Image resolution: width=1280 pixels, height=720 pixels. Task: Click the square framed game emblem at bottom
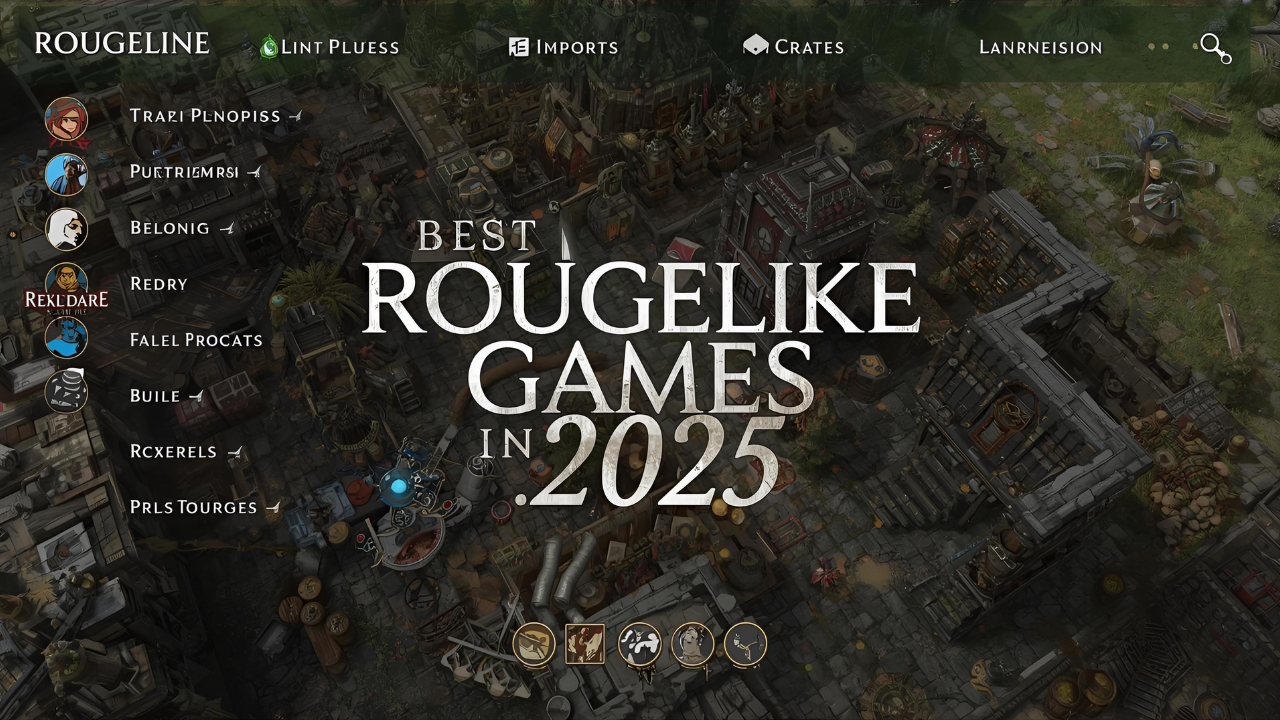586,643
